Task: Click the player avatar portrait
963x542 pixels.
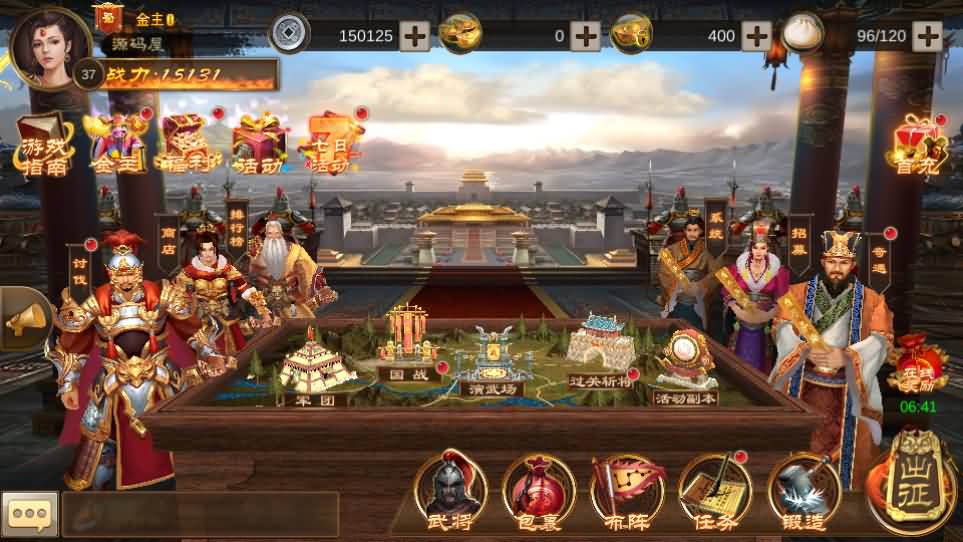Action: click(48, 47)
